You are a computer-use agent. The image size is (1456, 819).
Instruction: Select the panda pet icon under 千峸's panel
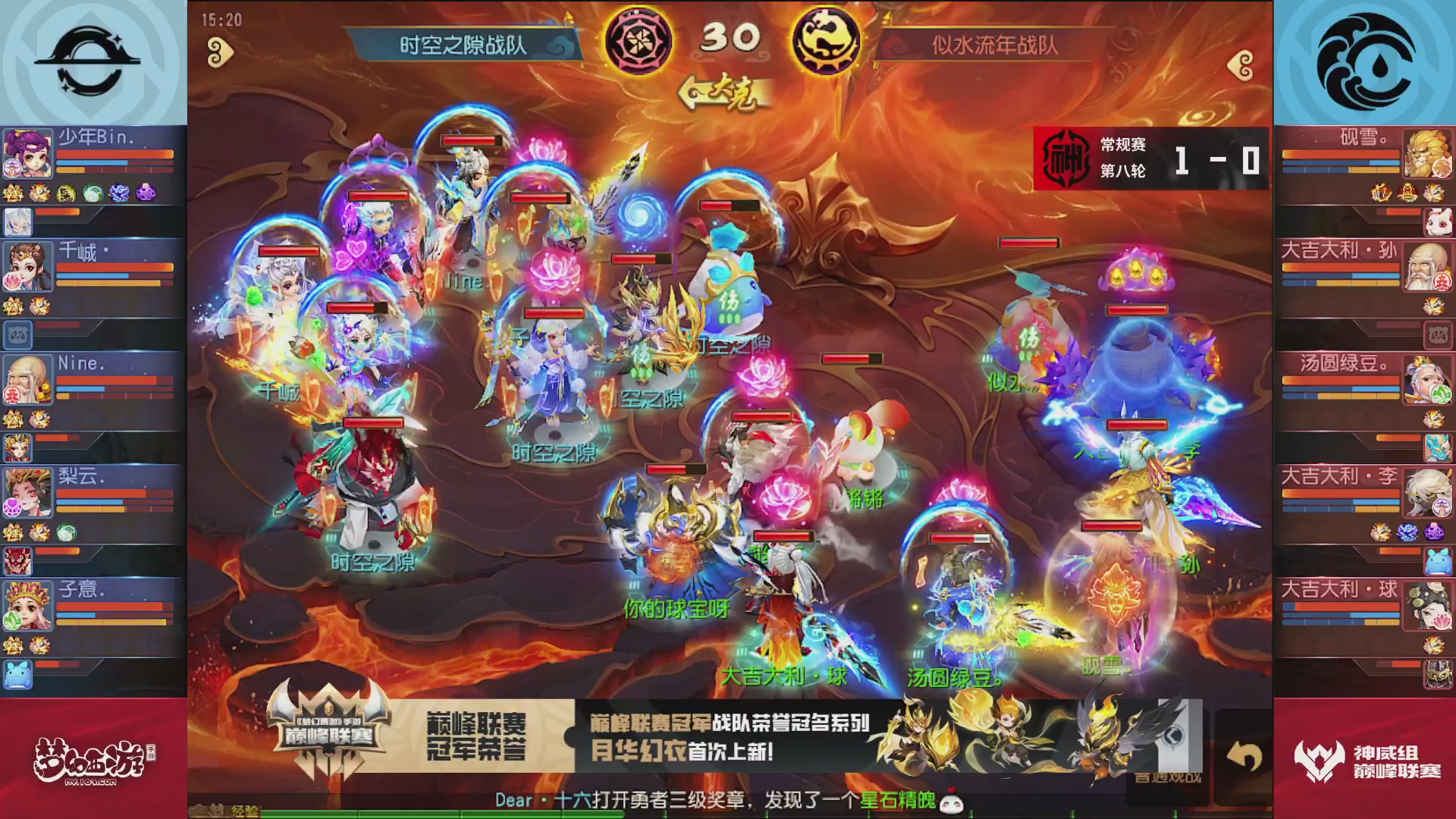pyautogui.click(x=19, y=334)
